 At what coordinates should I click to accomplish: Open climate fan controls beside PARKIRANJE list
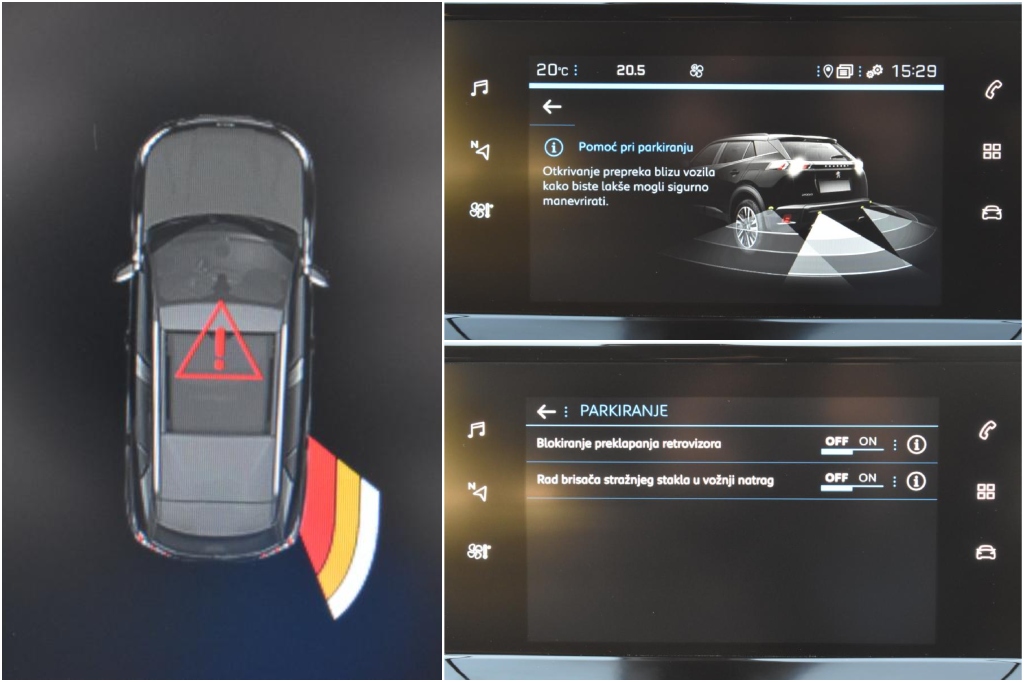480,551
